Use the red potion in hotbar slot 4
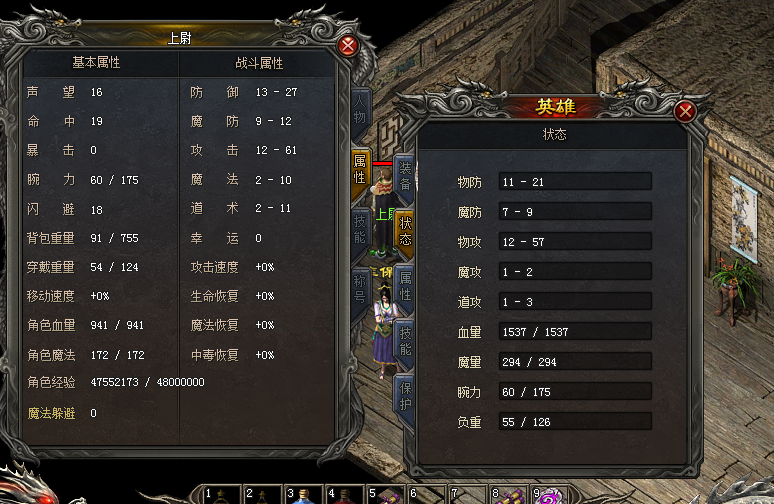Image resolution: width=774 pixels, height=504 pixels. click(345, 495)
